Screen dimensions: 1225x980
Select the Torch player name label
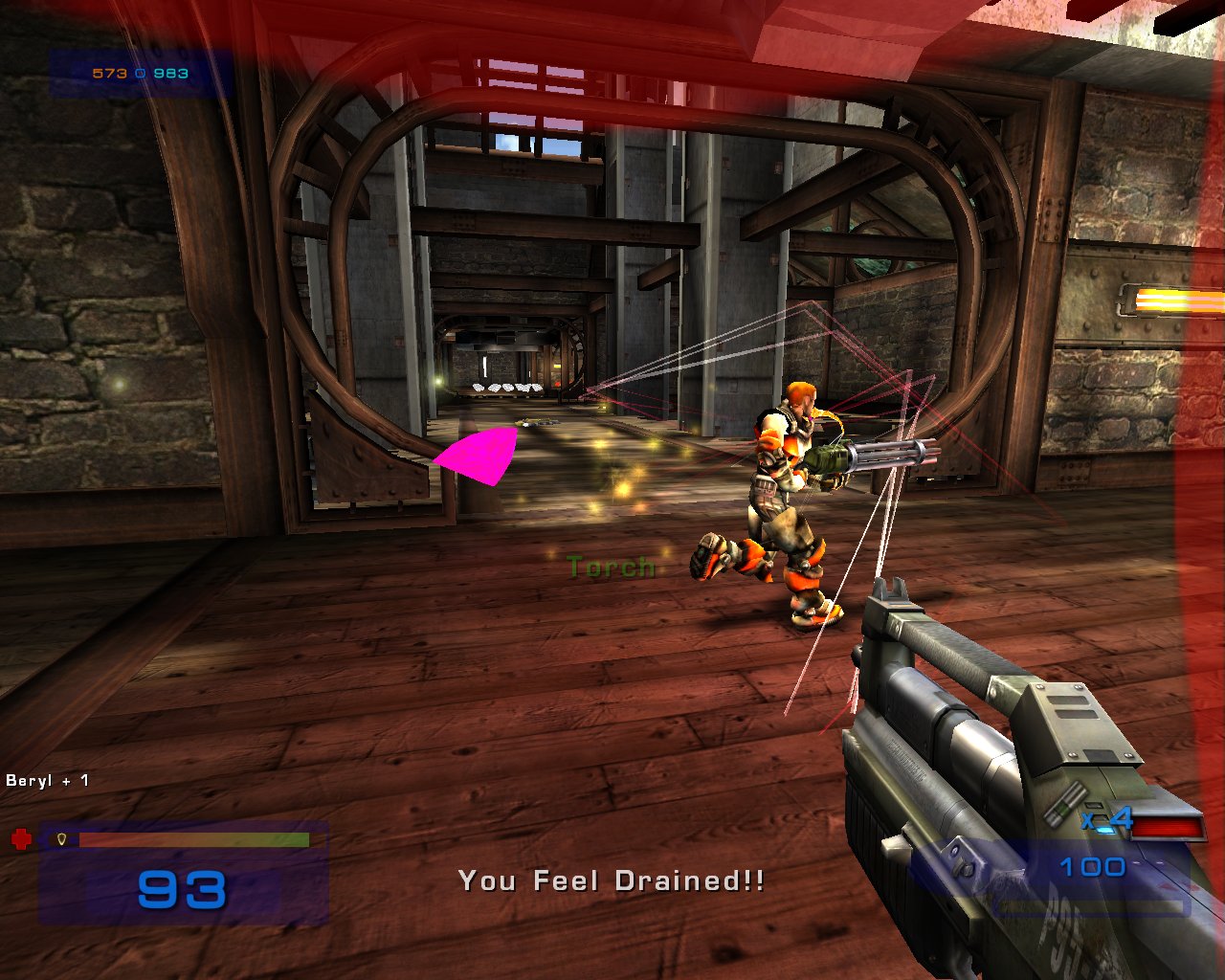(609, 567)
